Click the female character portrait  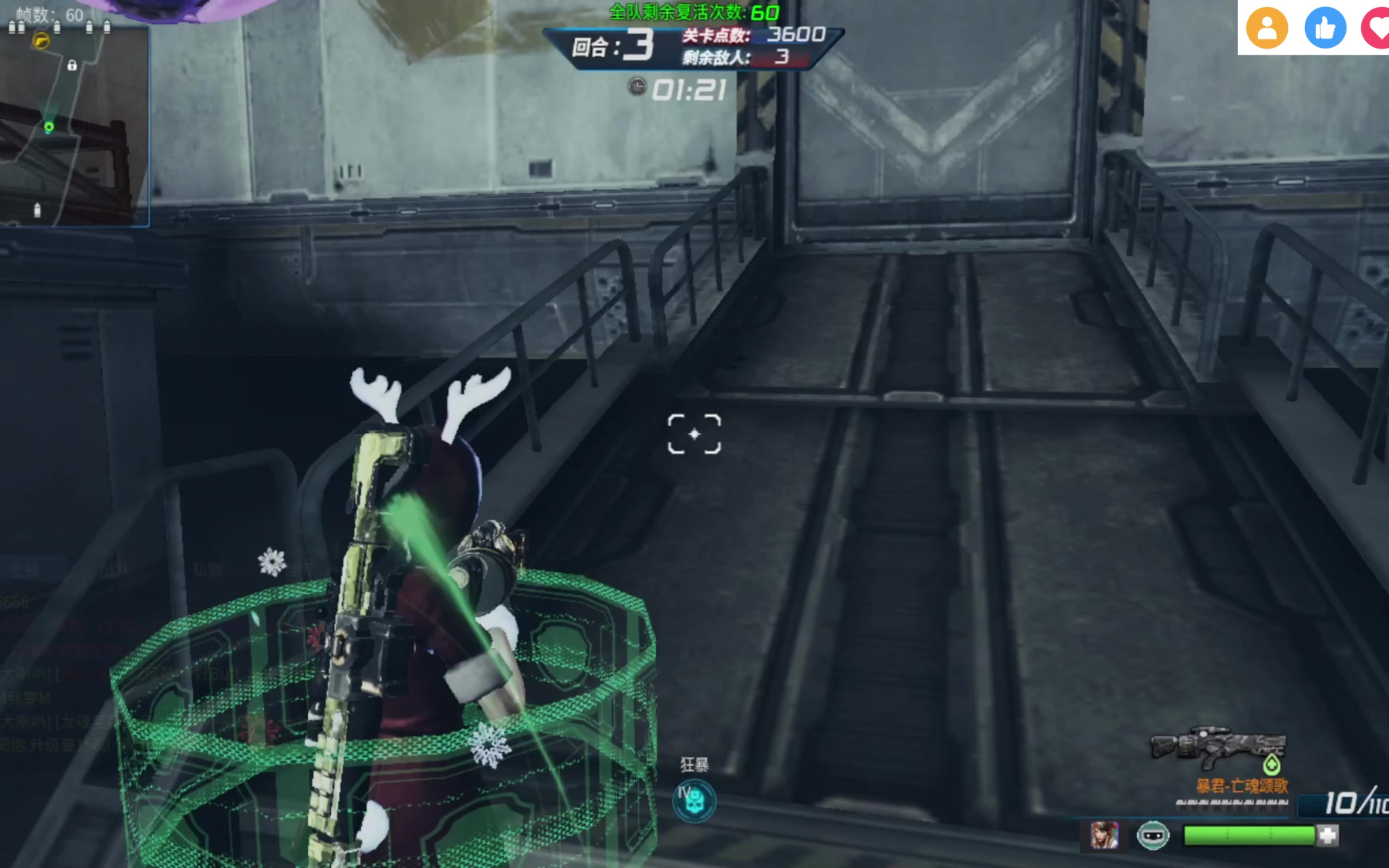1104,836
